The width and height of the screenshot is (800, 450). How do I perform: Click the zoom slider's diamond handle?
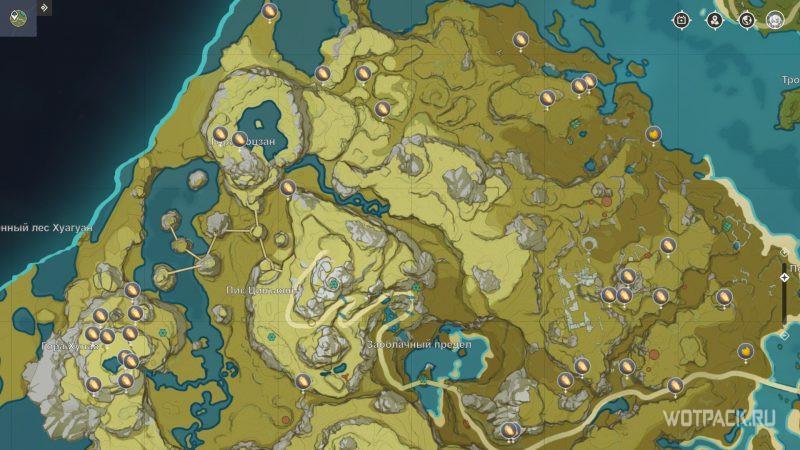pyautogui.click(x=785, y=277)
